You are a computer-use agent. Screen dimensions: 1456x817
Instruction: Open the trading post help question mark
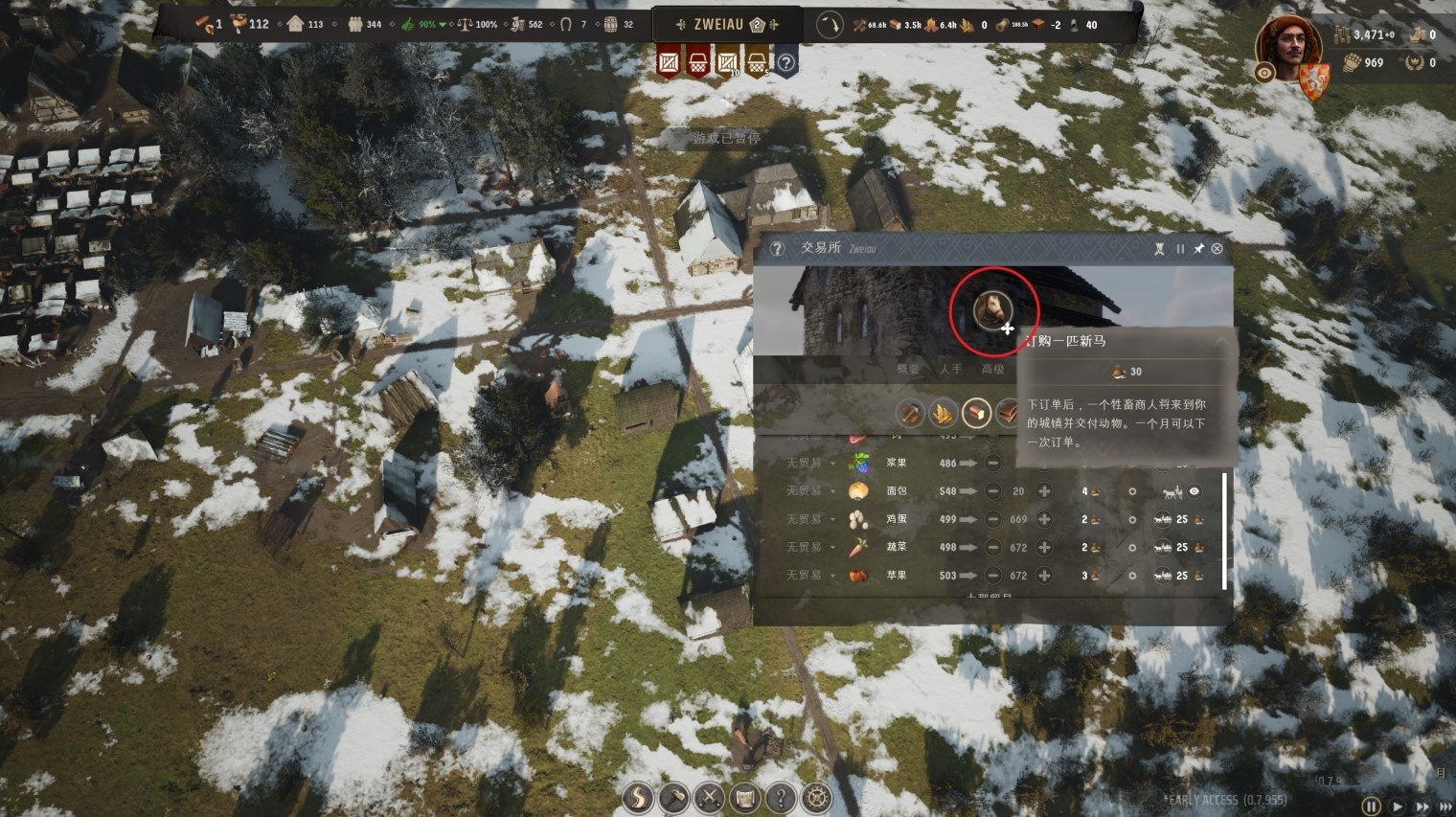[x=777, y=249]
